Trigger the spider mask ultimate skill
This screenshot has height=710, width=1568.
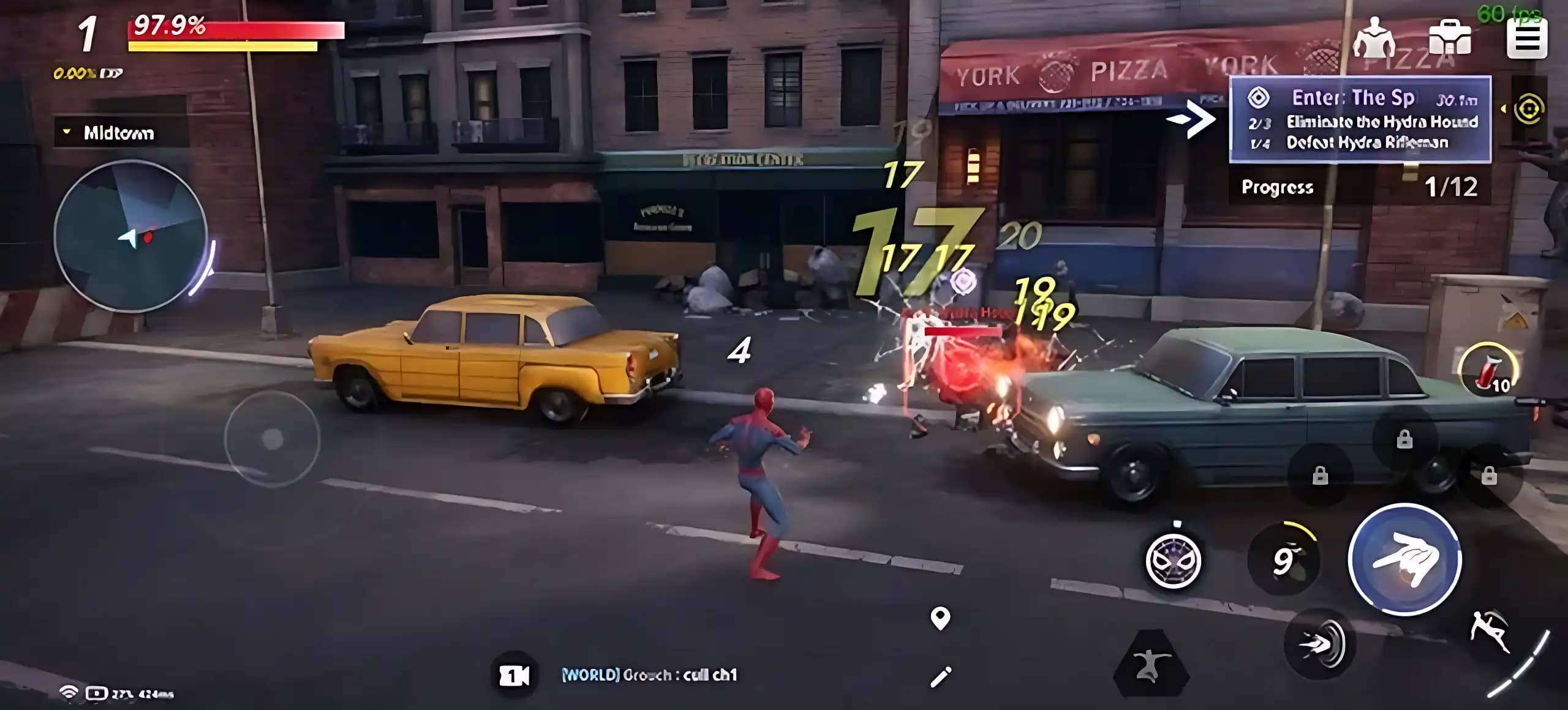[1174, 561]
